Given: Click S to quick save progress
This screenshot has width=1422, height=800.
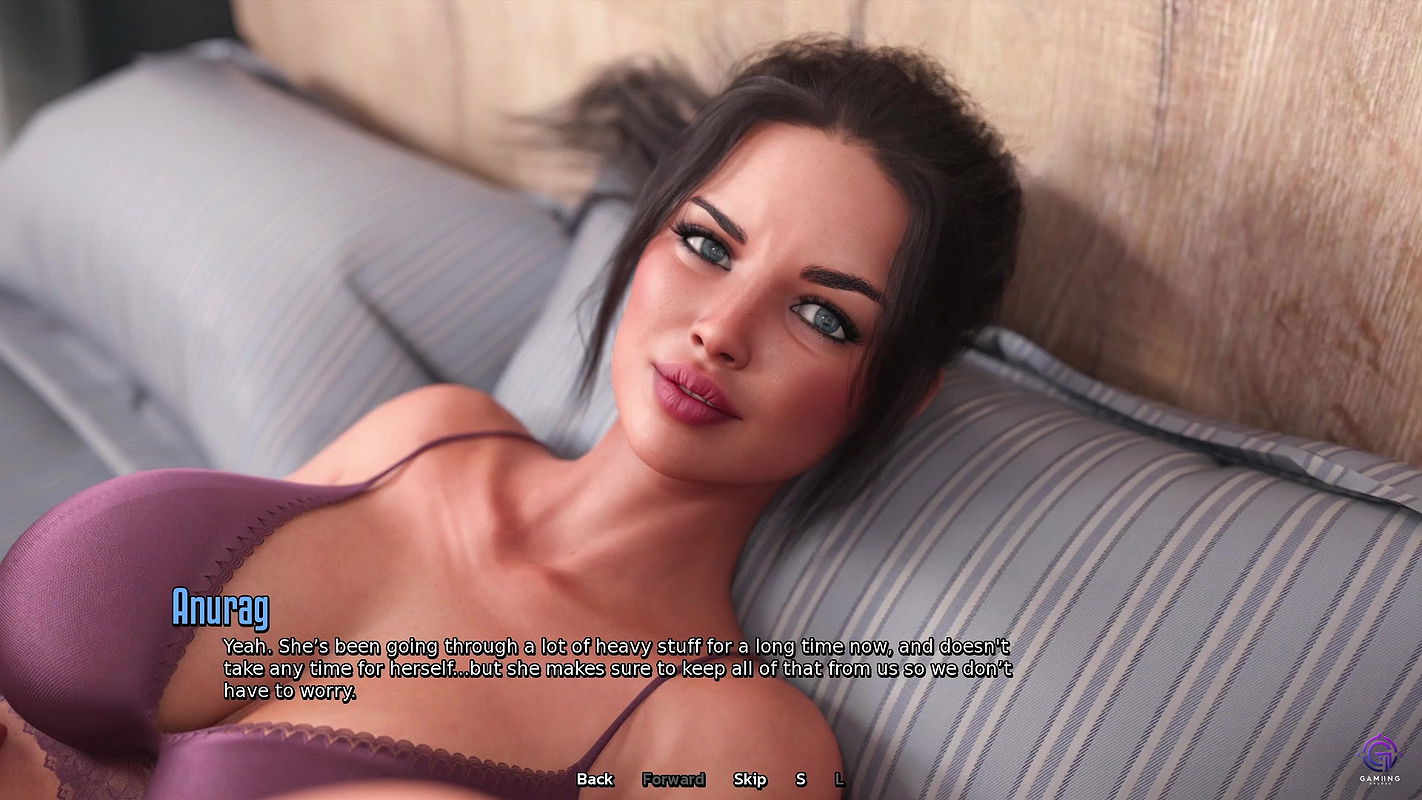Looking at the screenshot, I should [x=800, y=778].
